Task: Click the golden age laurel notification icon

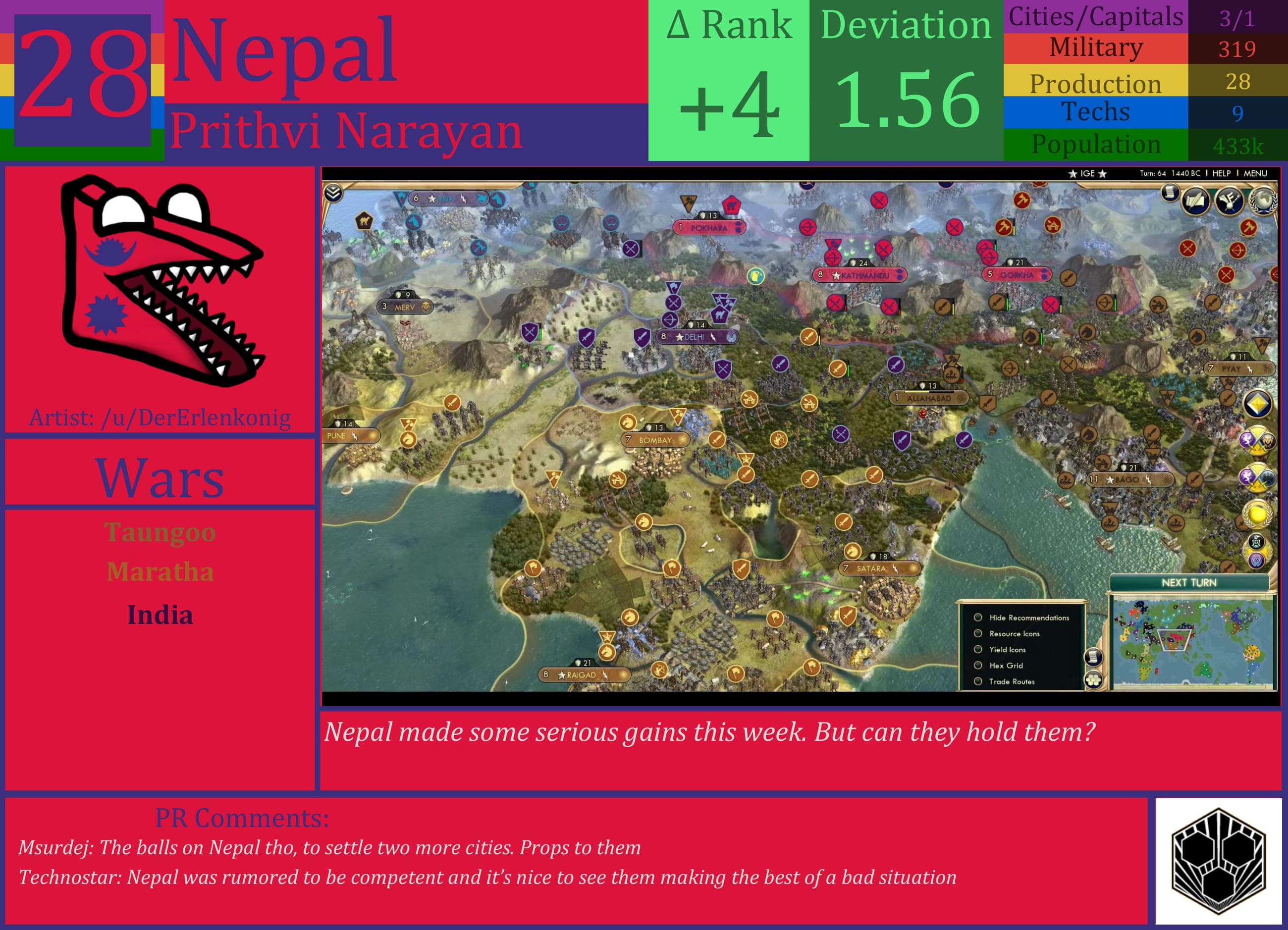Action: [1257, 514]
